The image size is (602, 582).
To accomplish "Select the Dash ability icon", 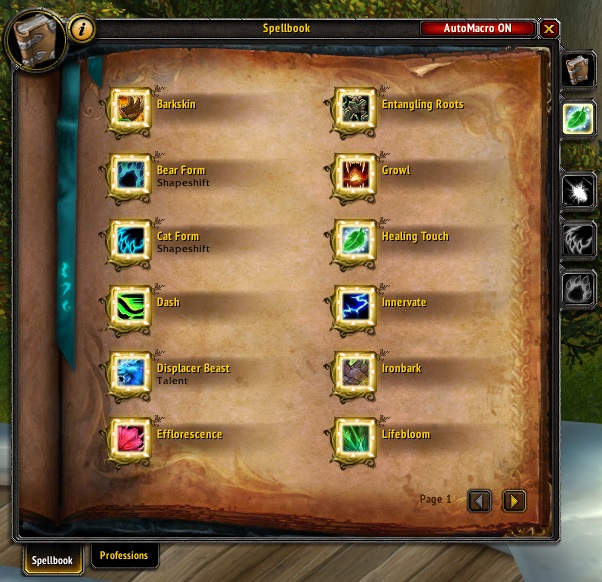I will pos(130,309).
